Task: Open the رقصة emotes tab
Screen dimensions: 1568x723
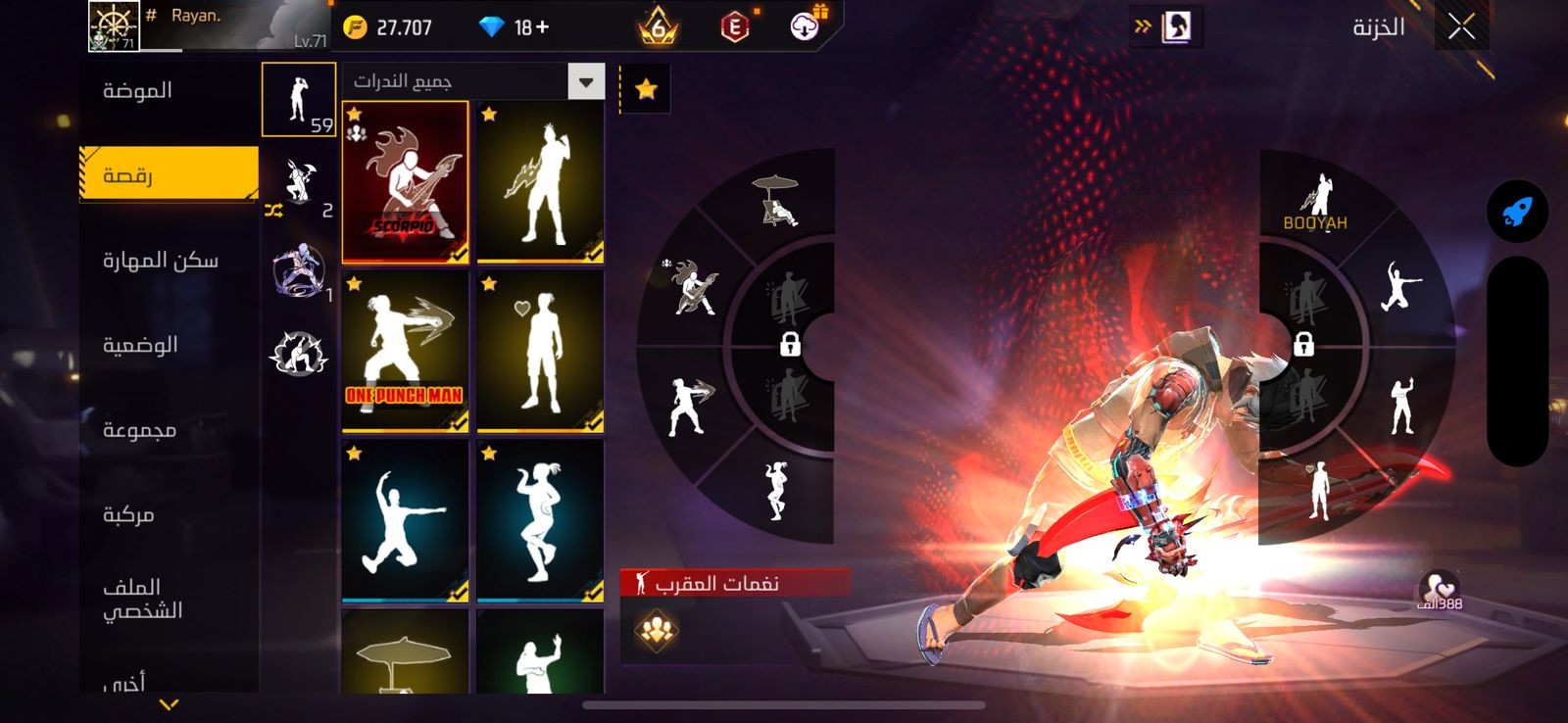Action: pyautogui.click(x=169, y=174)
